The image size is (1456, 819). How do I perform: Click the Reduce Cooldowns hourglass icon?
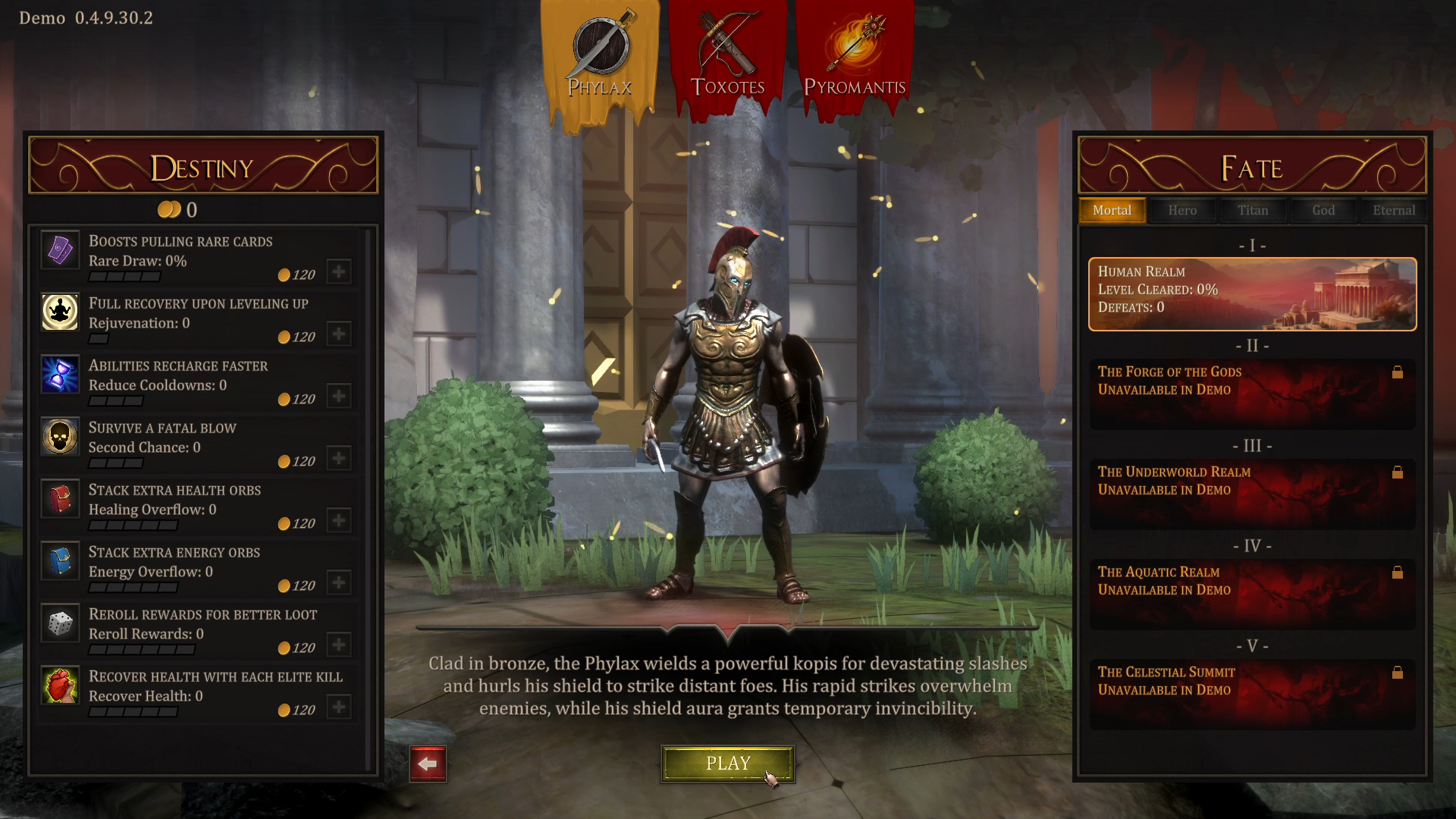point(61,375)
